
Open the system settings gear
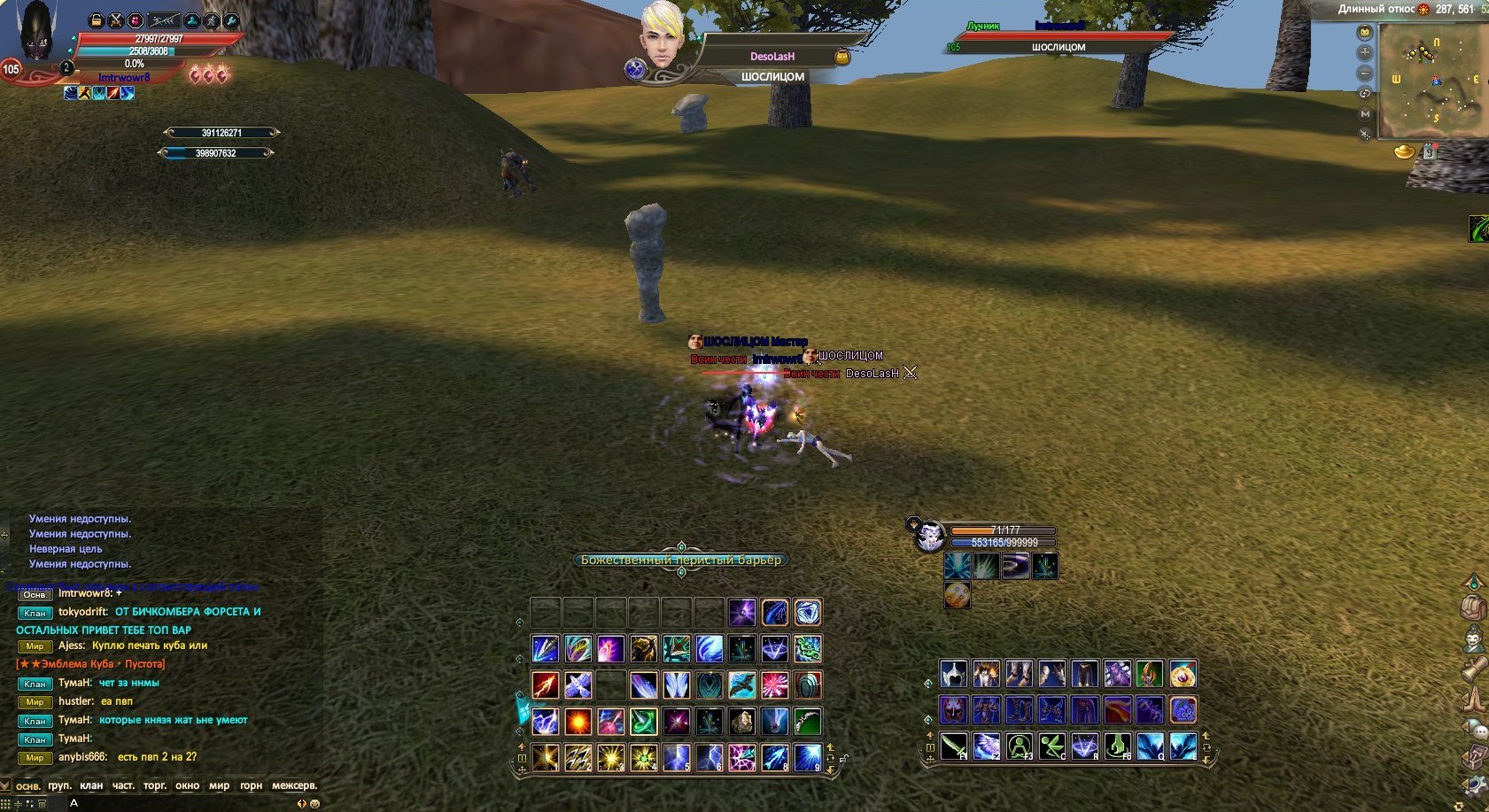tap(1474, 785)
